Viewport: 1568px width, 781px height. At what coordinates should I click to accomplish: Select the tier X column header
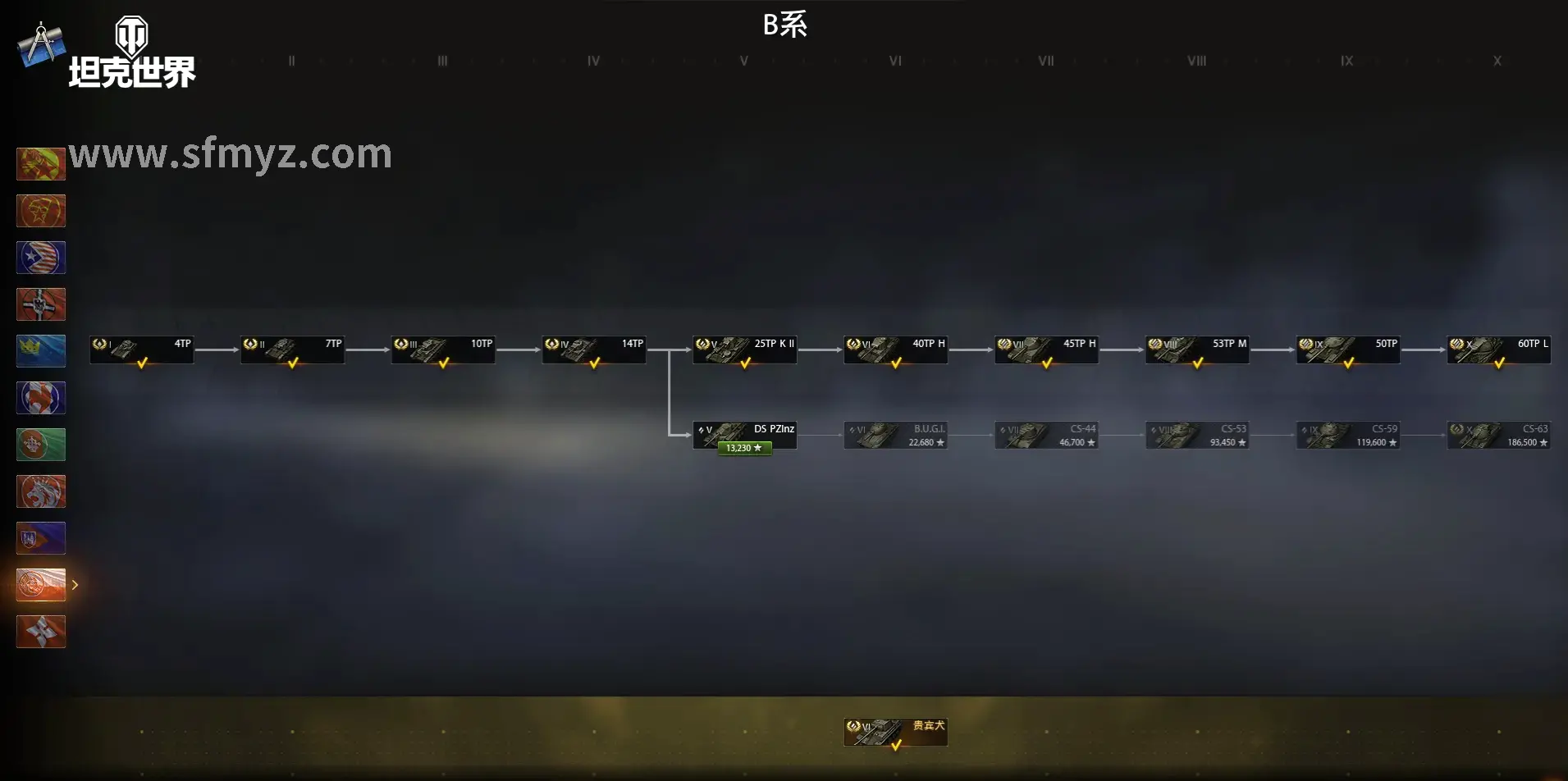point(1497,60)
